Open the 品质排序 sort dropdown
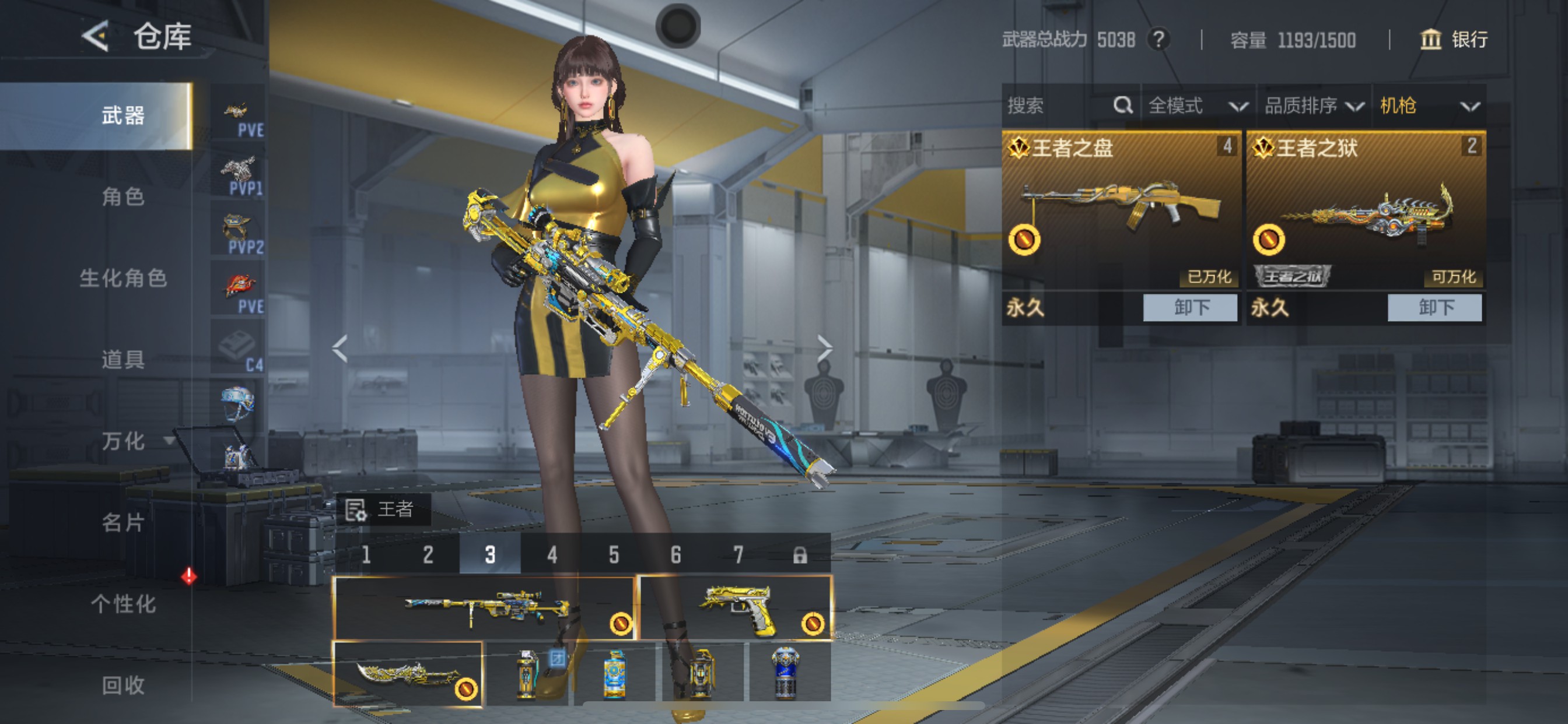This screenshot has height=724, width=1568. [x=1314, y=106]
